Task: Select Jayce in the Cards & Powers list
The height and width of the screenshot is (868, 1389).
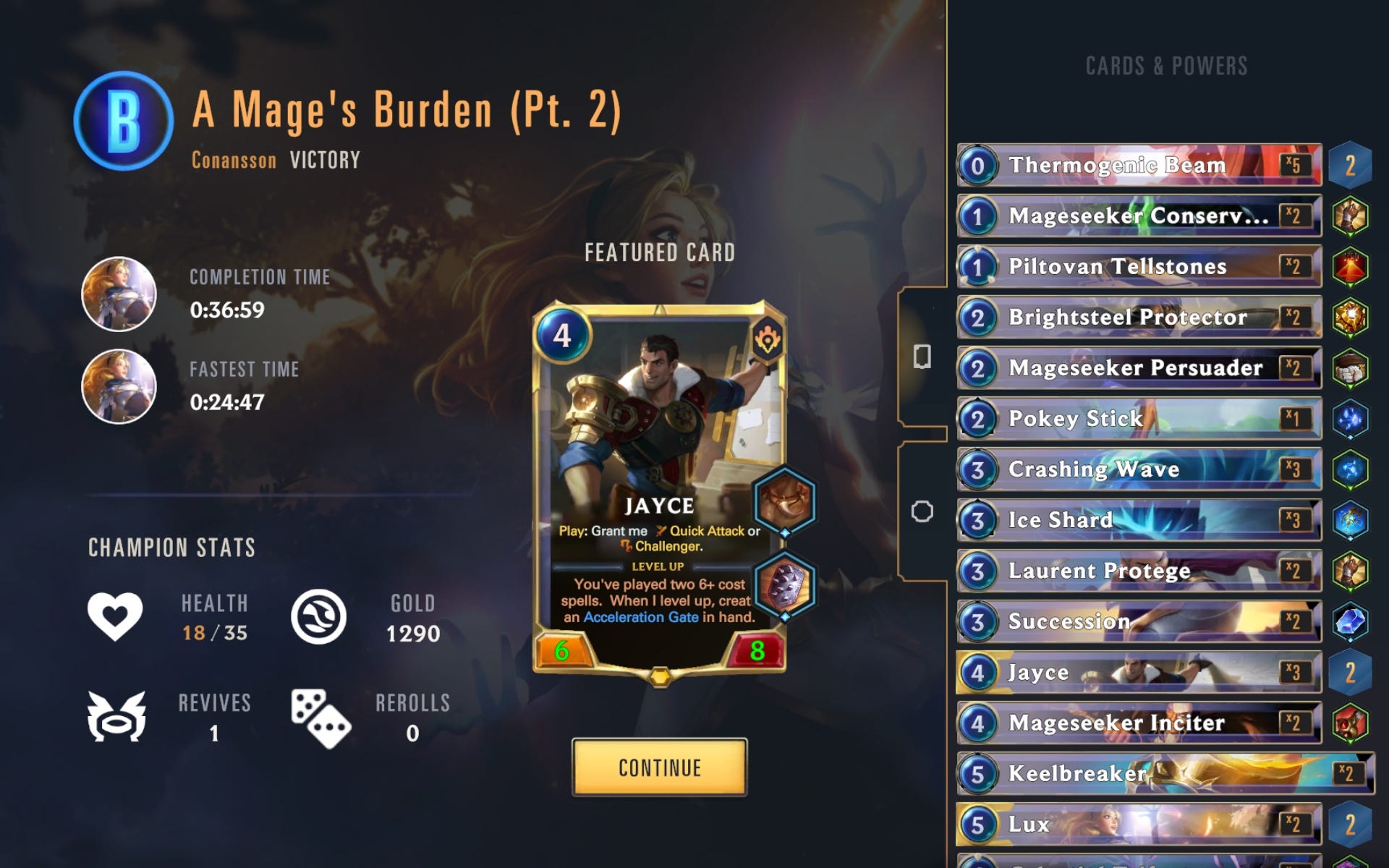Action: 1136,672
